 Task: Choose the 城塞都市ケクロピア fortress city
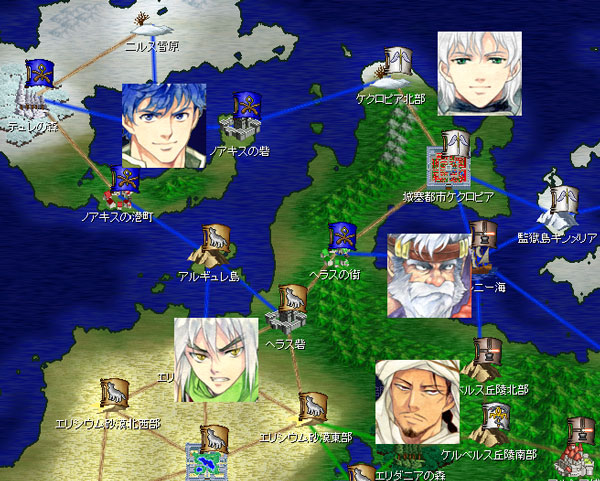[449, 162]
